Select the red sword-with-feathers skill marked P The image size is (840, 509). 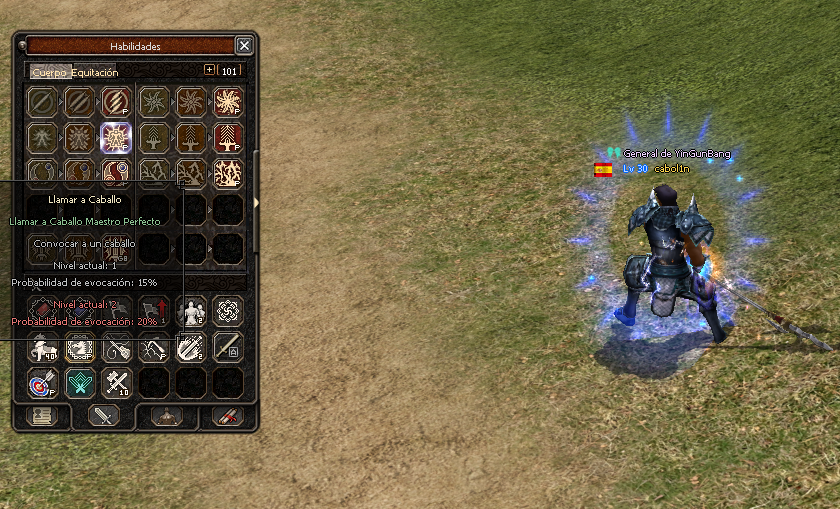pos(228,138)
